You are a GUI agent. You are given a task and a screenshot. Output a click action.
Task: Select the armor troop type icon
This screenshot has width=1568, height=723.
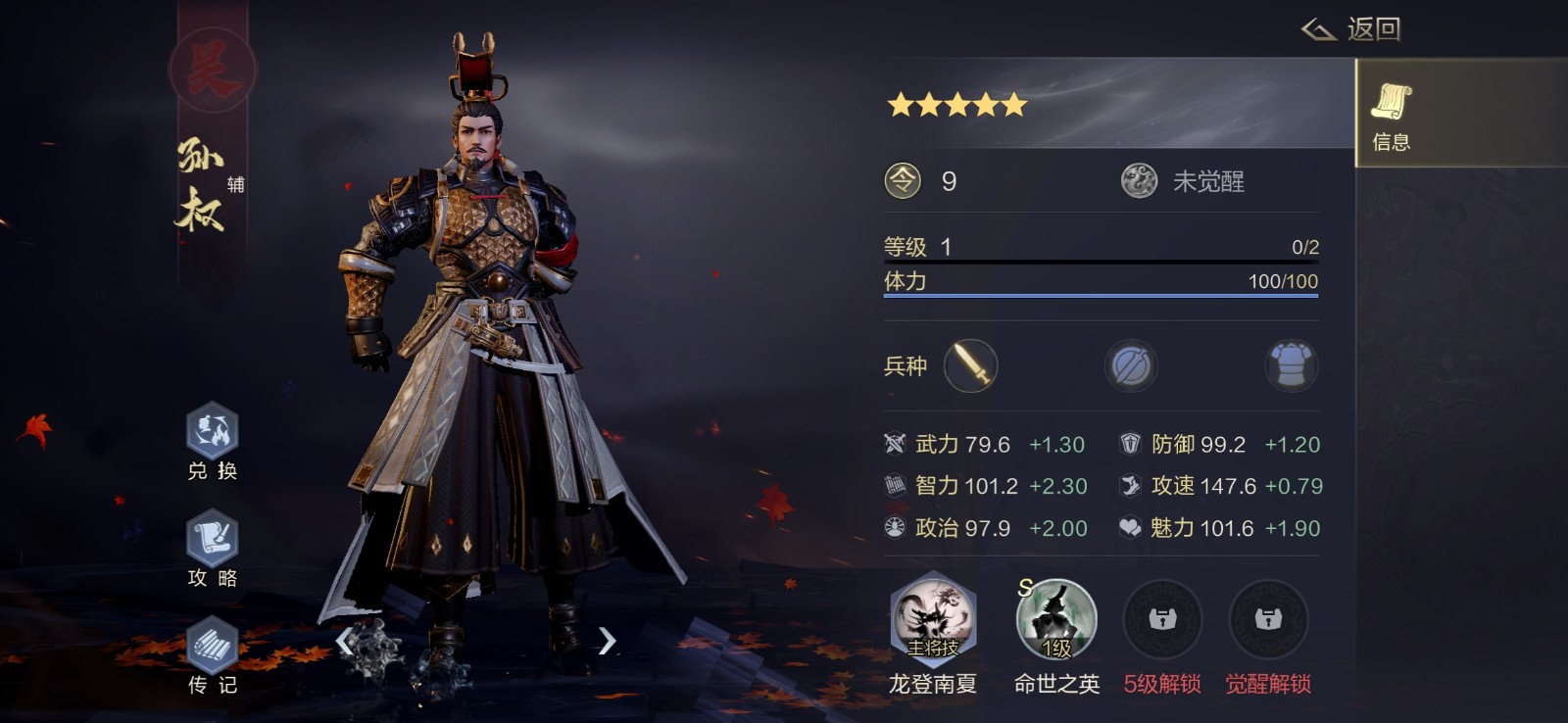tap(1292, 365)
